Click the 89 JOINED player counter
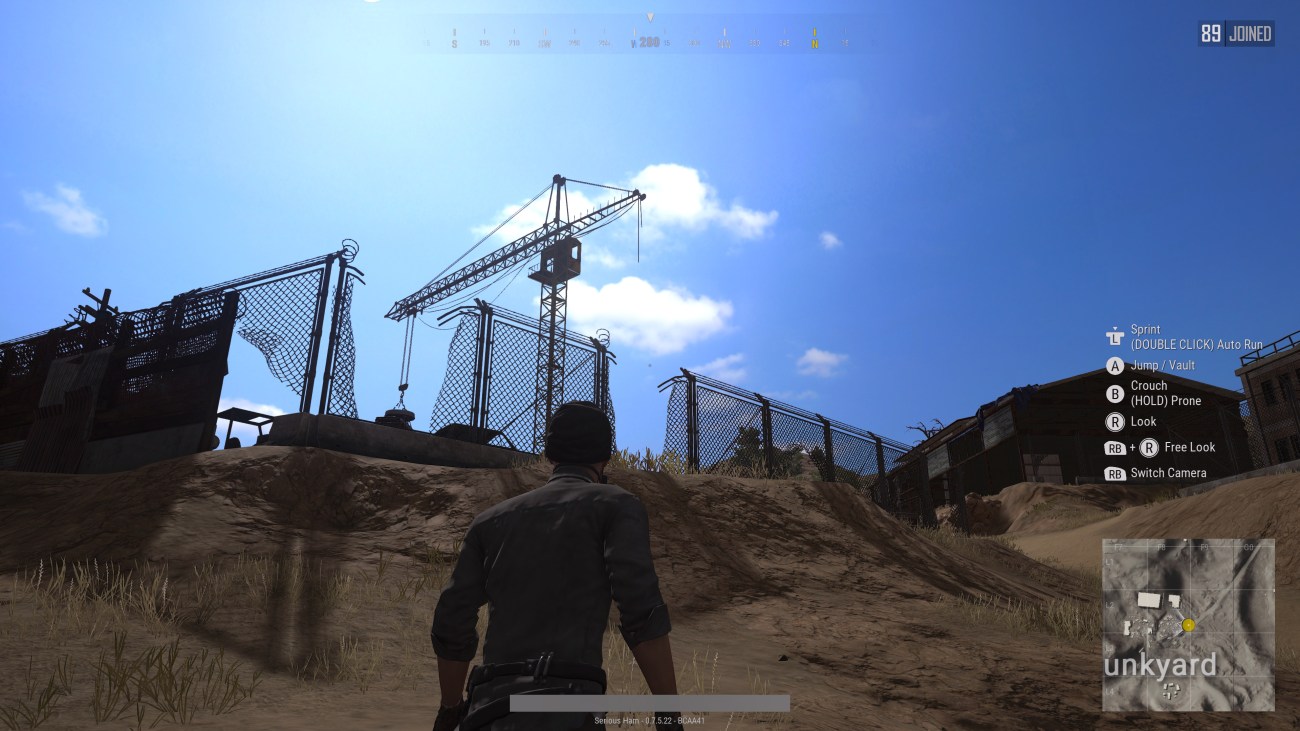This screenshot has height=731, width=1300. (1234, 31)
